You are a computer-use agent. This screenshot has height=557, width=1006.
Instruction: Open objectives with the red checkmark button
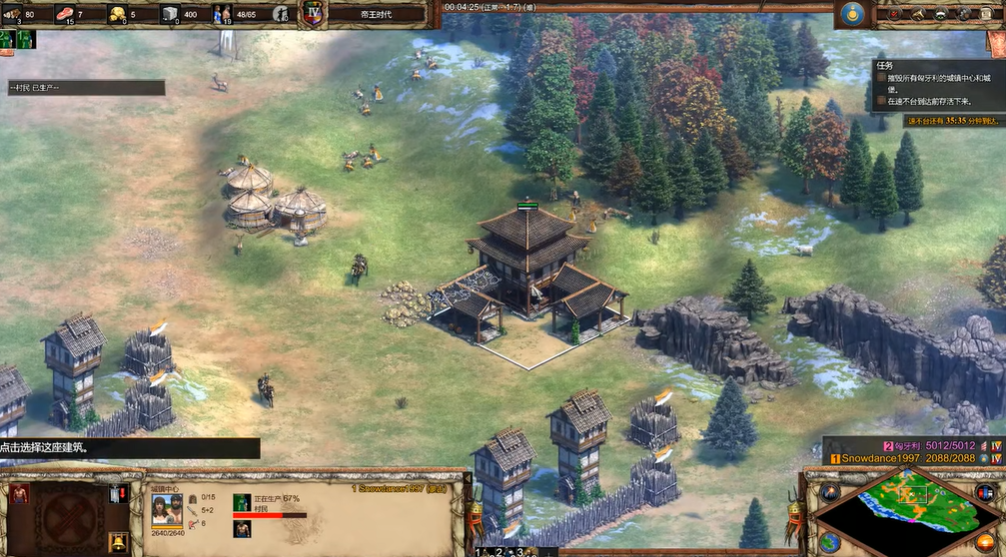point(892,14)
